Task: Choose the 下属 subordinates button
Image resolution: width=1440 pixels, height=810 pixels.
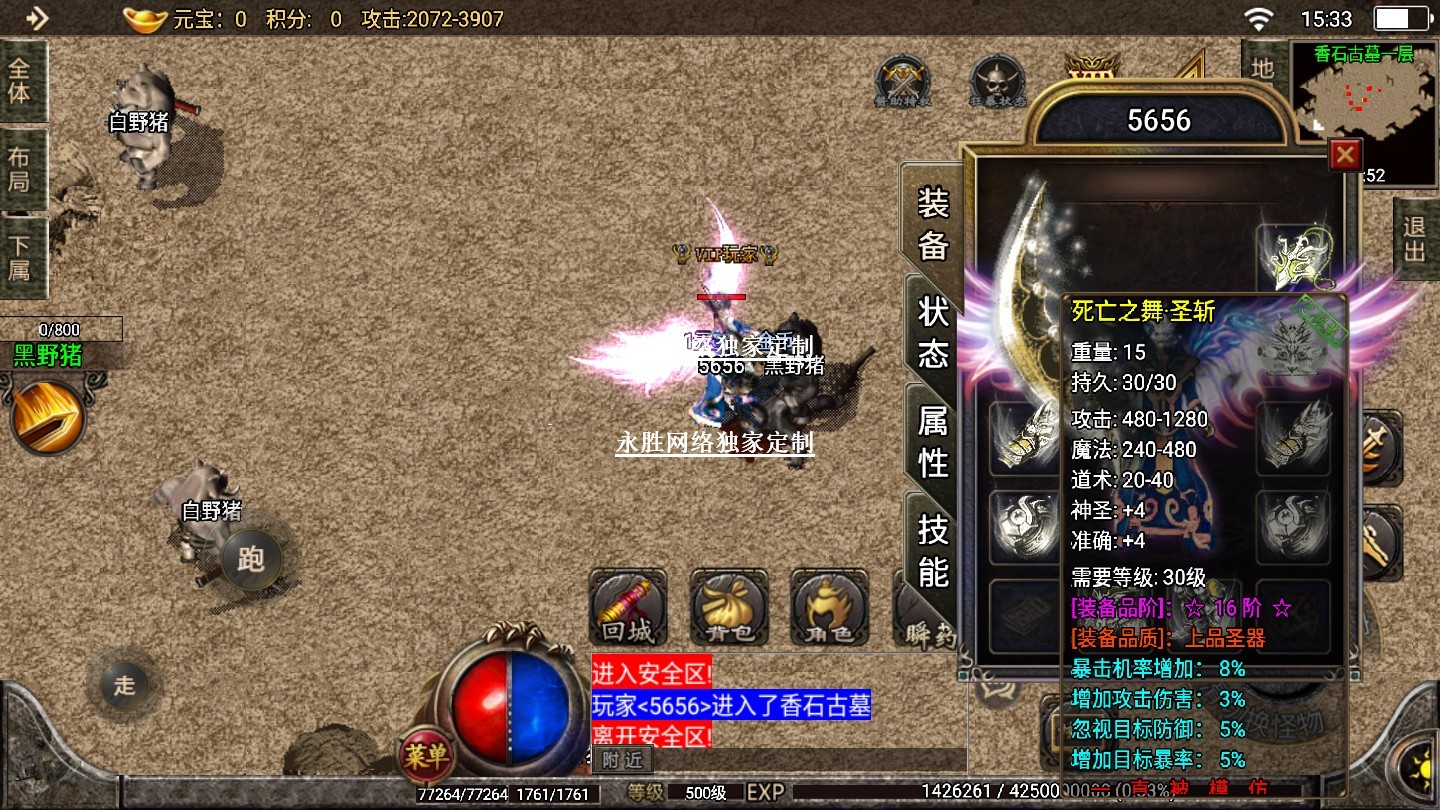Action: (20, 257)
